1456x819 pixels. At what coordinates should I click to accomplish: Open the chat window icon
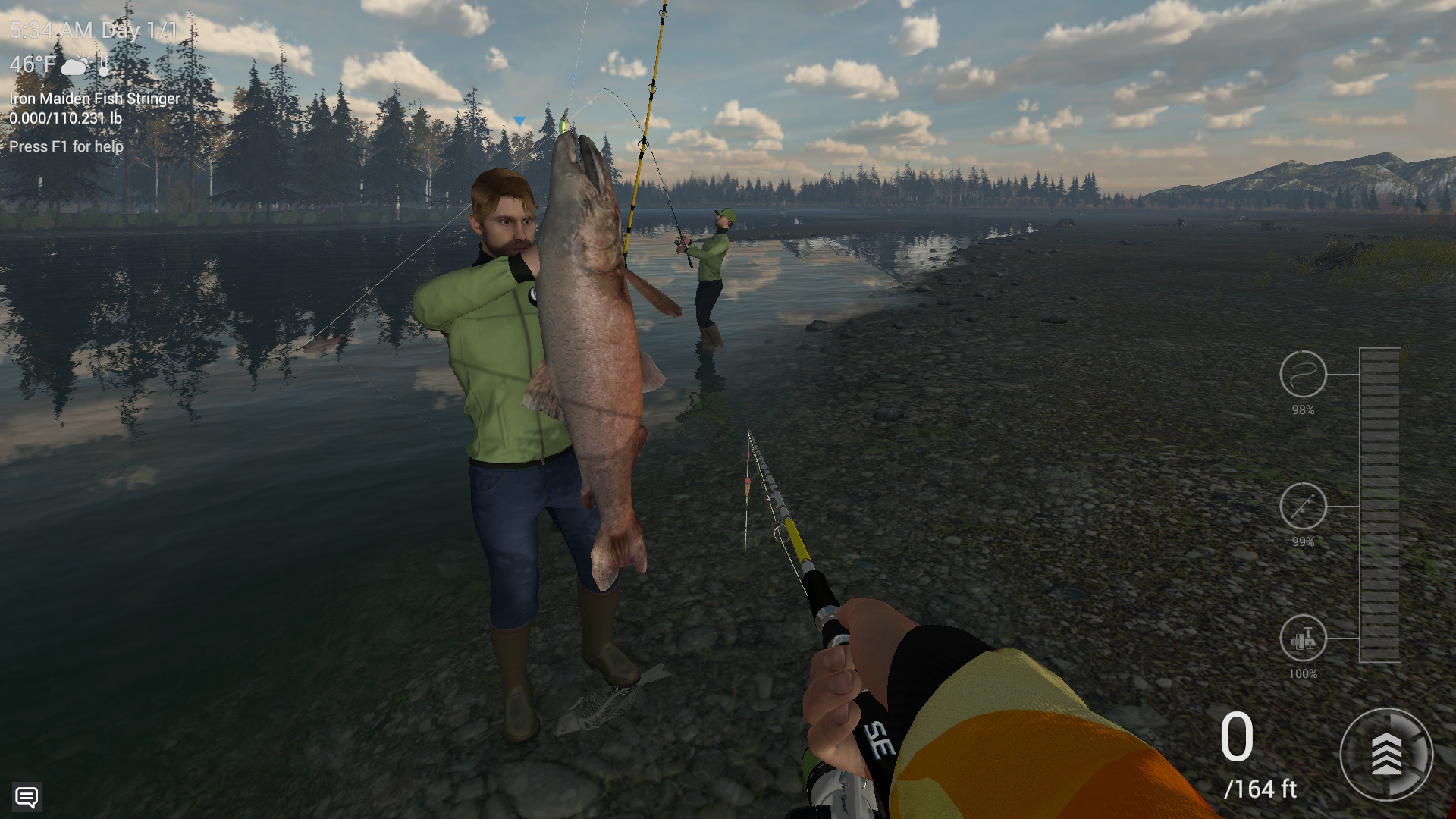click(27, 797)
